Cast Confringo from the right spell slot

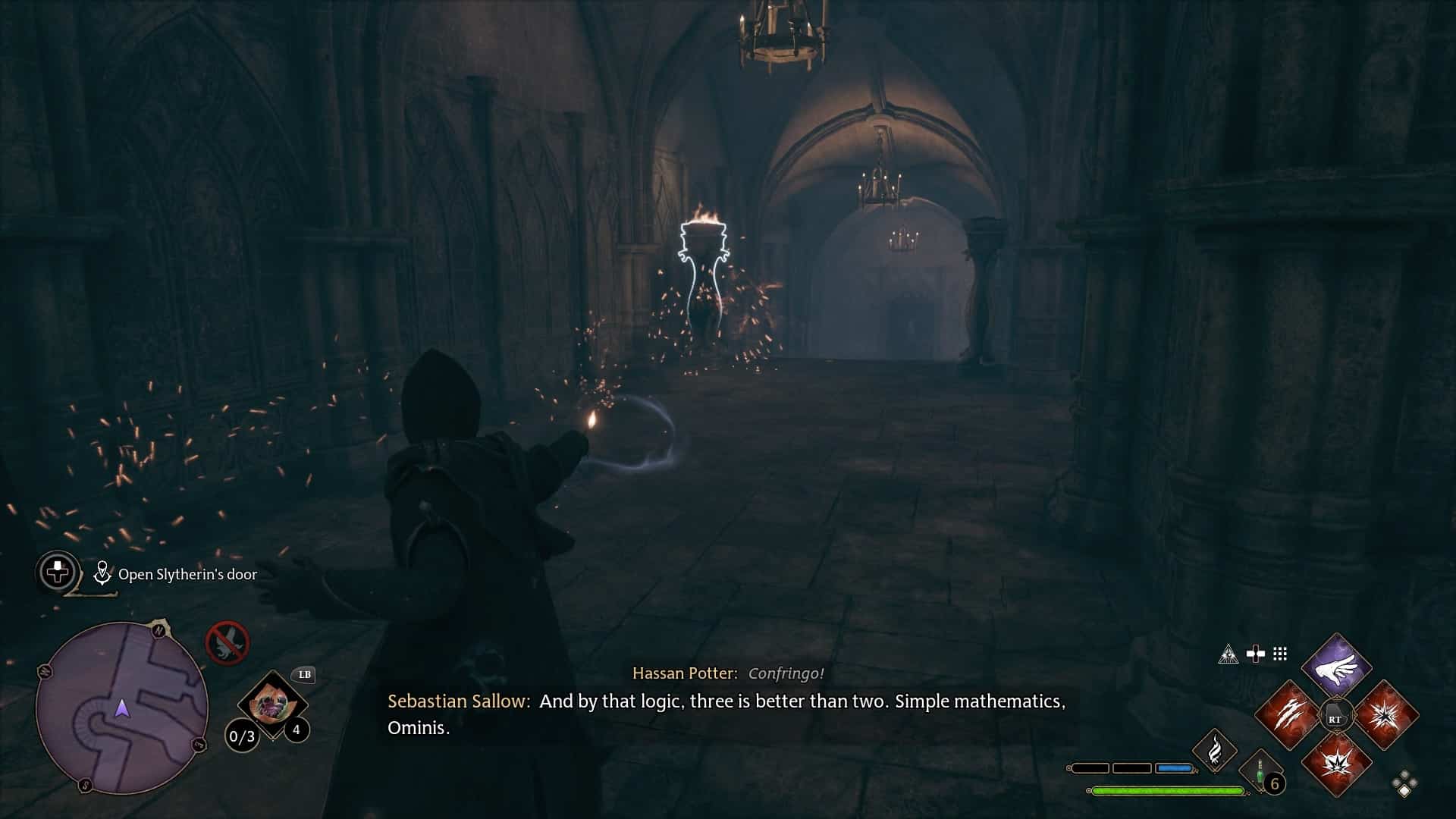(1385, 714)
